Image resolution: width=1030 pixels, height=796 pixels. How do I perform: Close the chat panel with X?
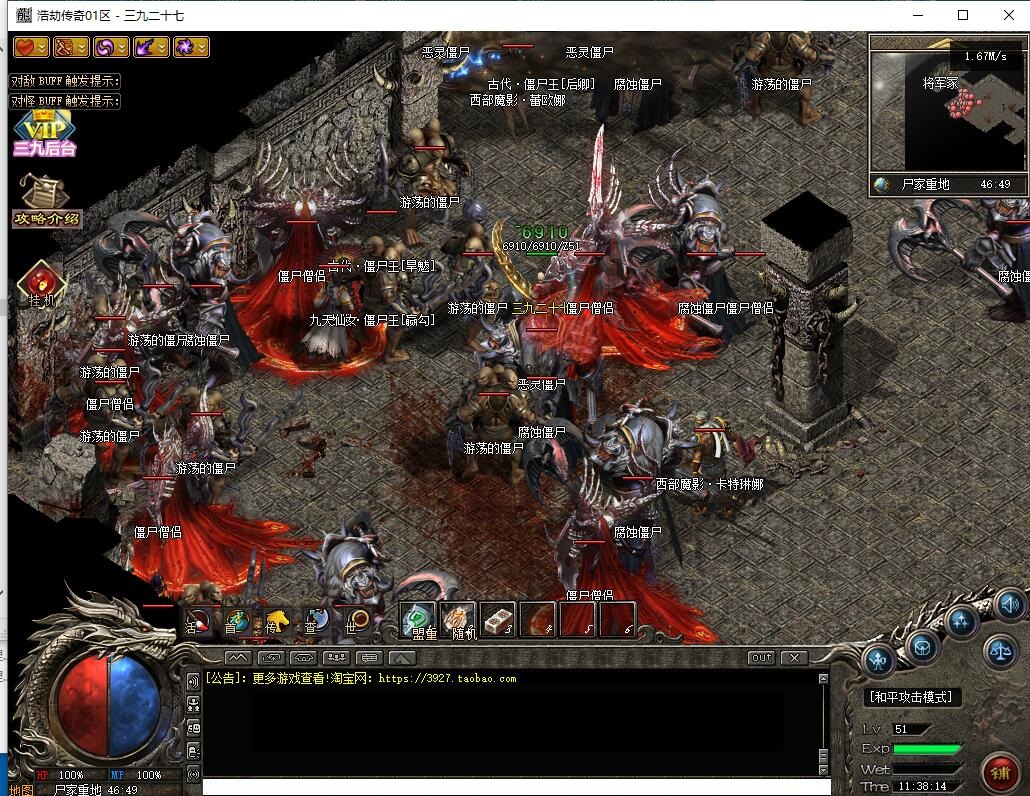pos(794,658)
